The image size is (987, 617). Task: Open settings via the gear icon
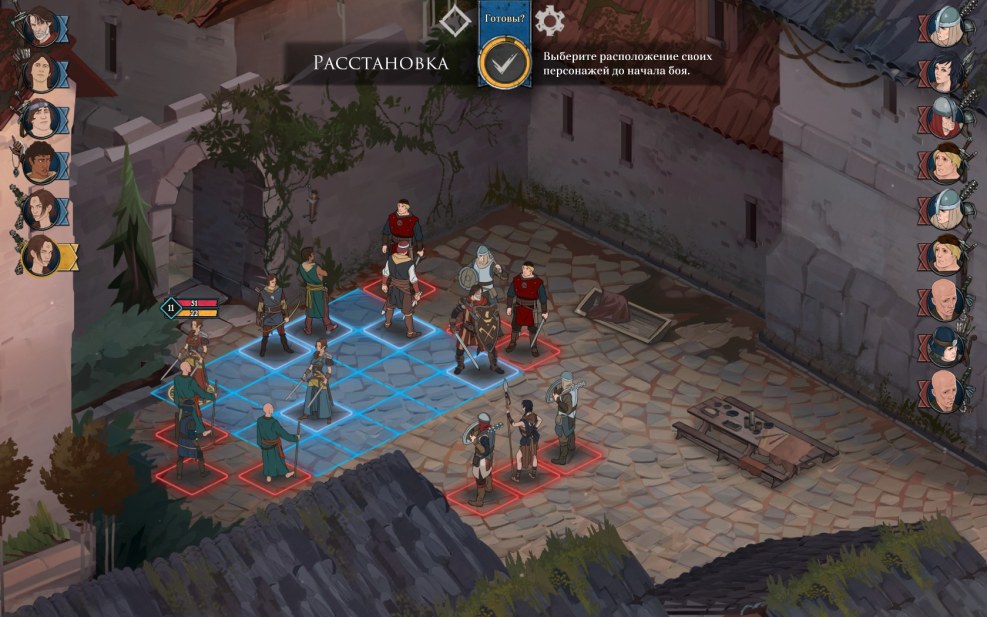pyautogui.click(x=549, y=20)
